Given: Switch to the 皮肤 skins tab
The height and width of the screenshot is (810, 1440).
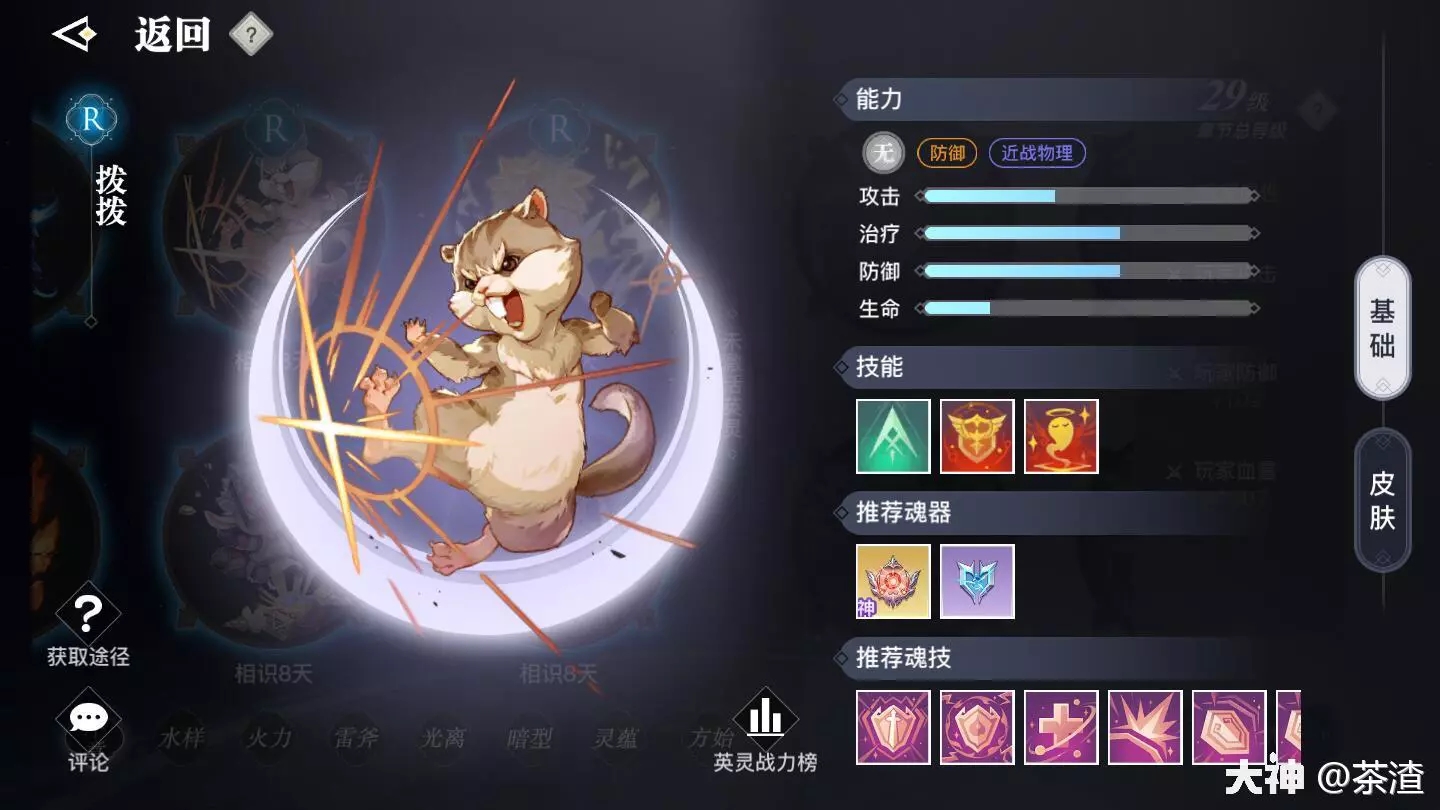Looking at the screenshot, I should click(x=1382, y=500).
